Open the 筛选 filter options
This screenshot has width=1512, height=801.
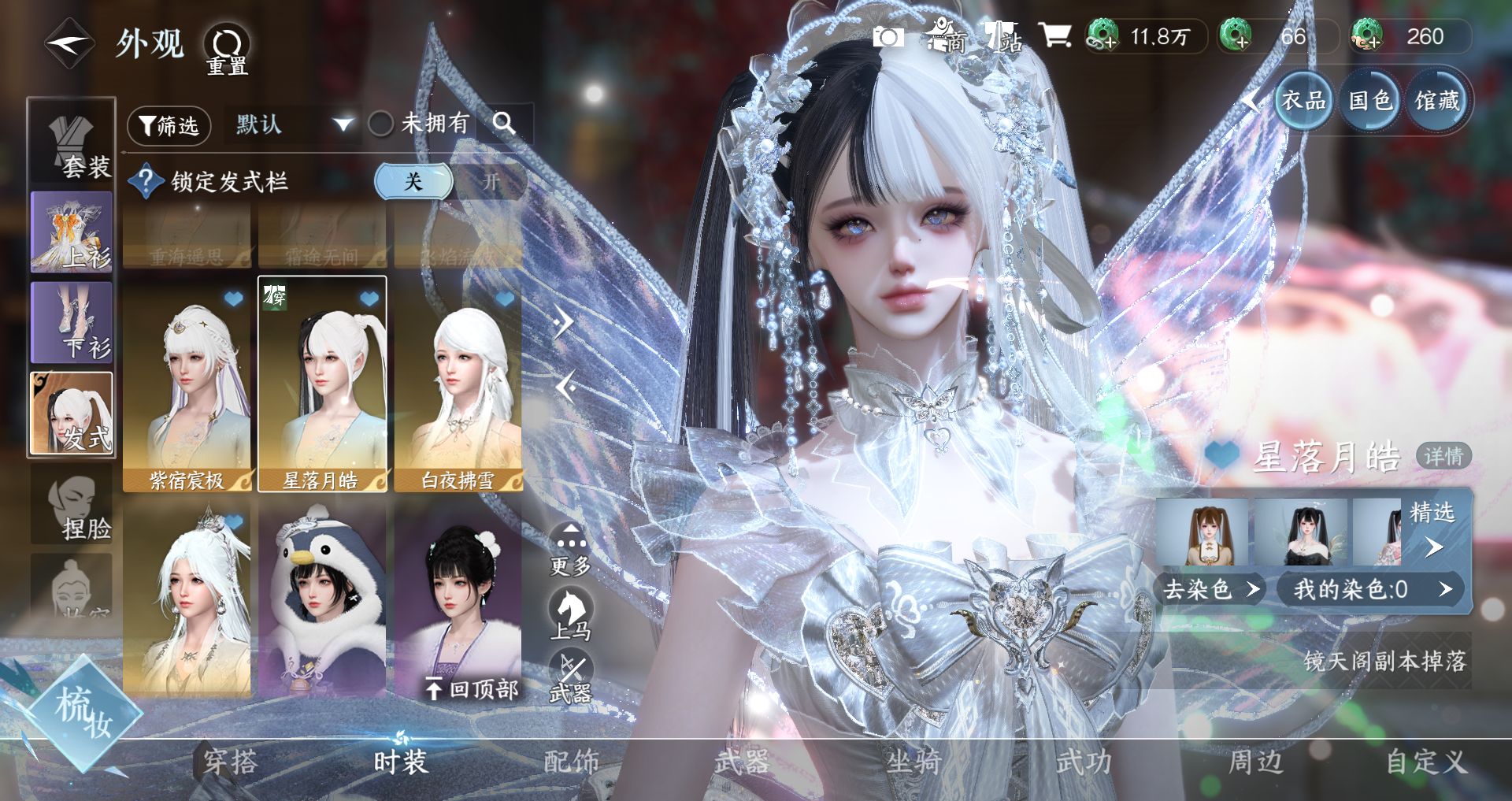tap(169, 125)
